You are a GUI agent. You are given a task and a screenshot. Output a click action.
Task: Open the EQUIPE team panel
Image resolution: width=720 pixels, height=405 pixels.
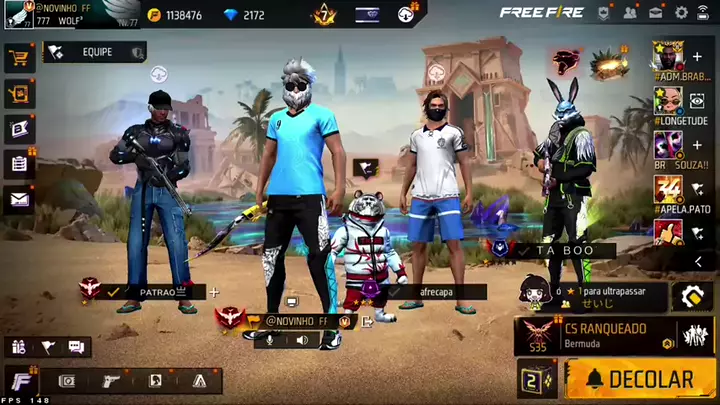click(94, 52)
